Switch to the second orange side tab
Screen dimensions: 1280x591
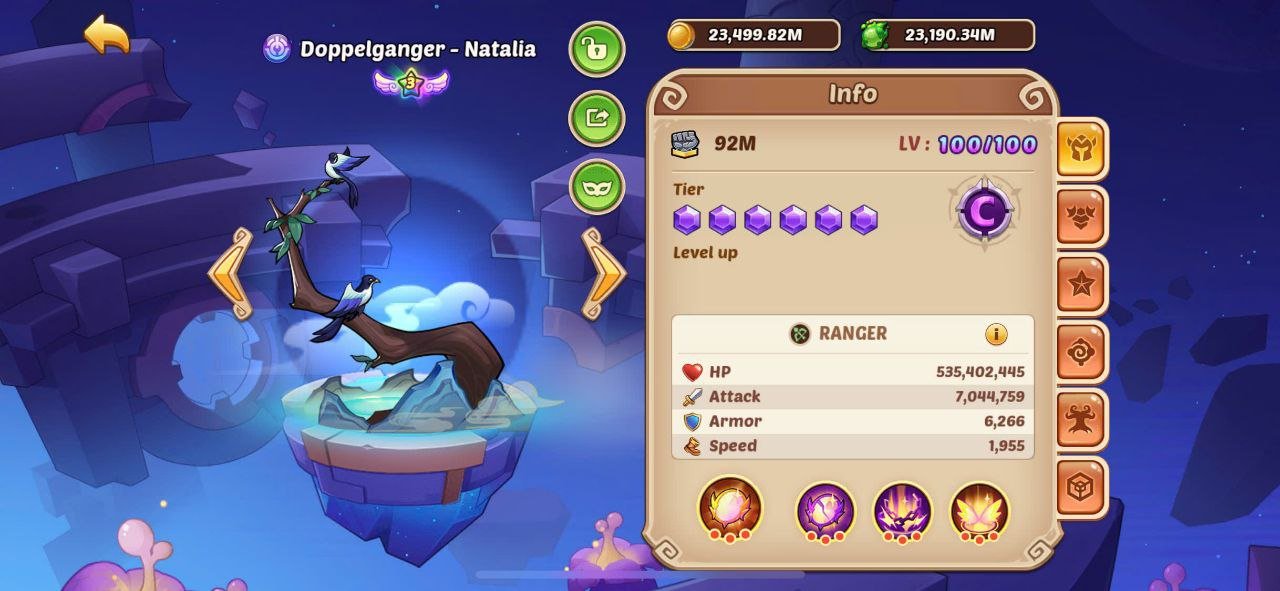[1082, 217]
